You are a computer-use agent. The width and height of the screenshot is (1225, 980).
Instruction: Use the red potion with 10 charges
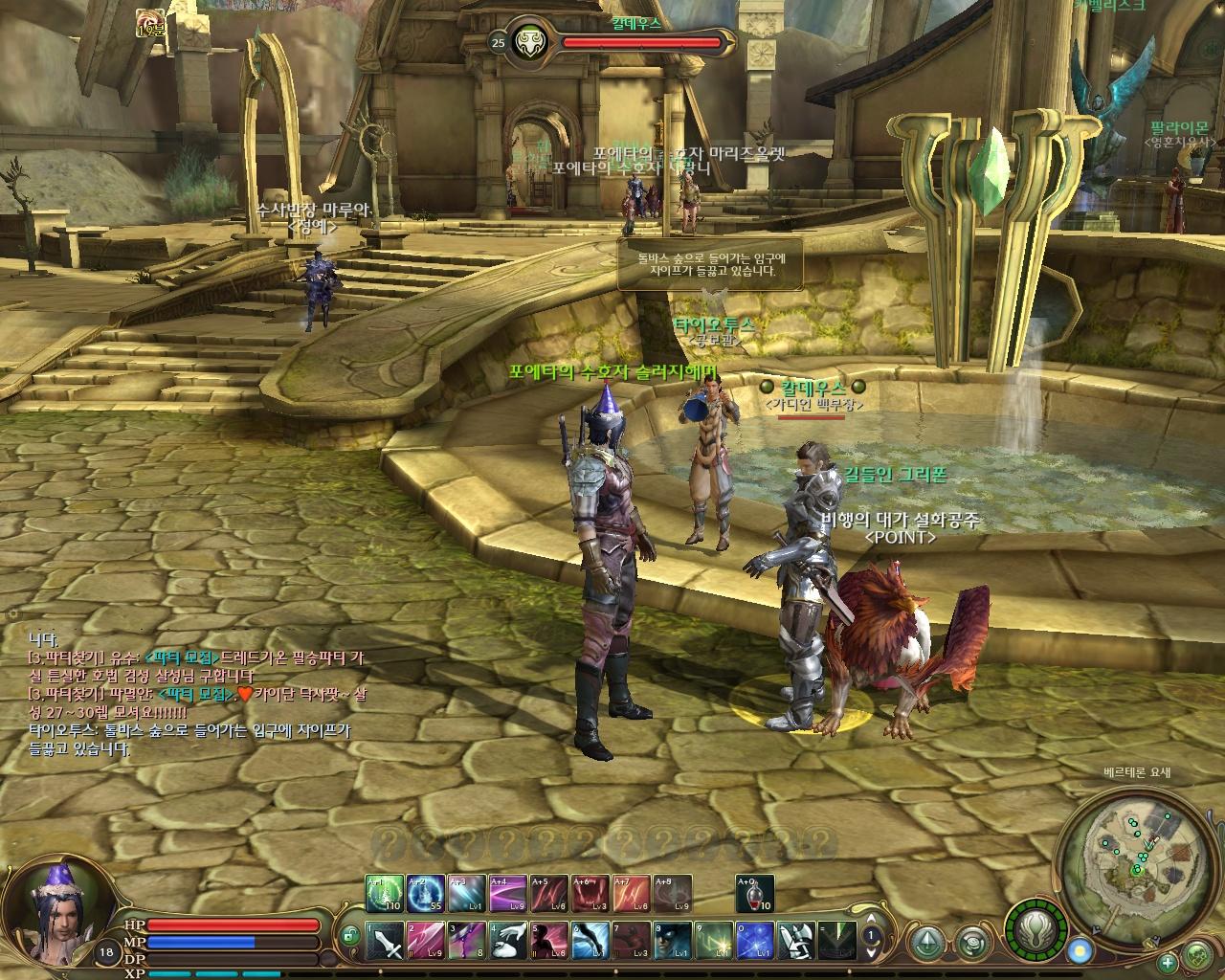click(x=755, y=893)
